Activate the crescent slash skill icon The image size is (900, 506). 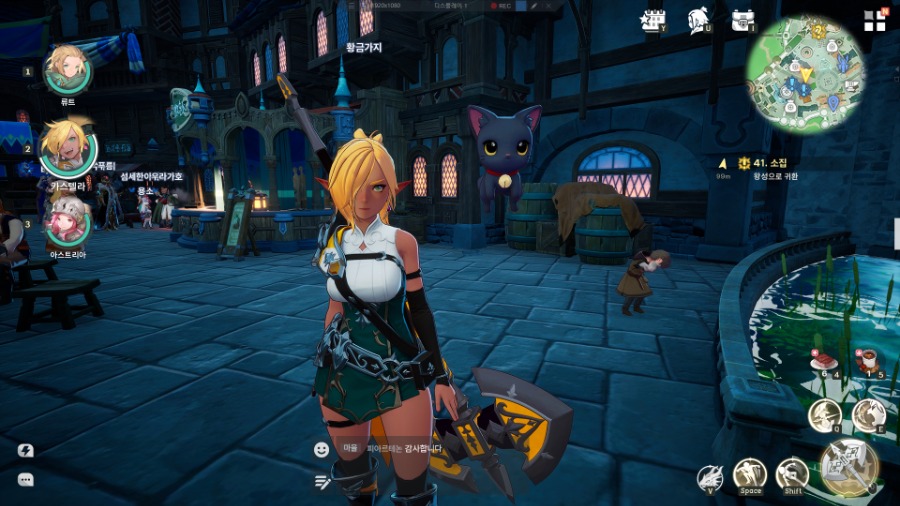[x=869, y=414]
